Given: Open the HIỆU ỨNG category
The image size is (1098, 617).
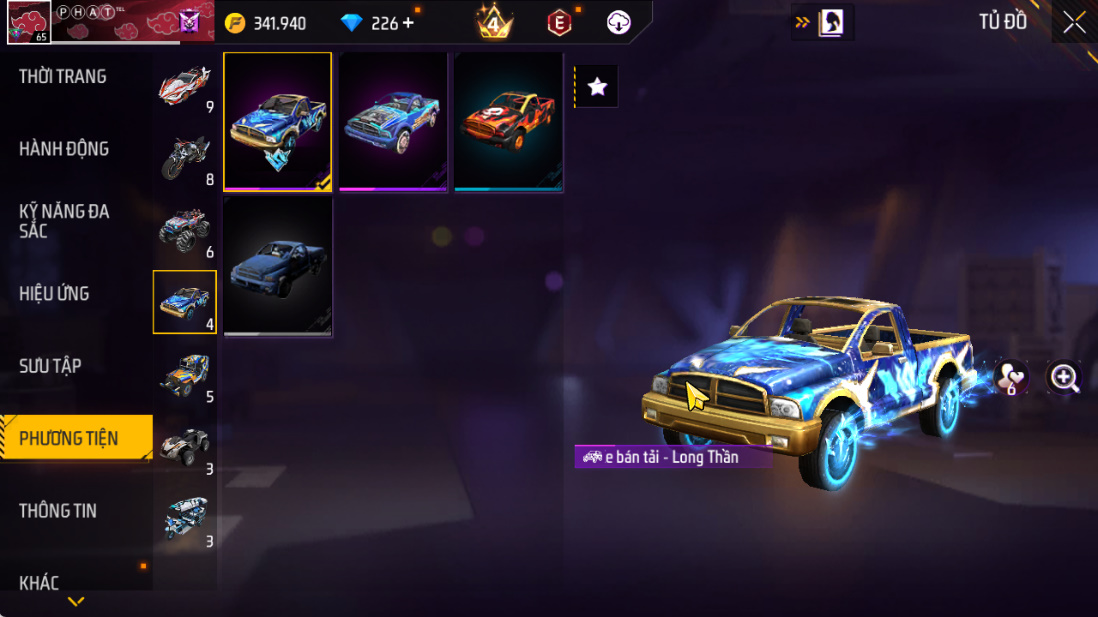Looking at the screenshot, I should [54, 294].
